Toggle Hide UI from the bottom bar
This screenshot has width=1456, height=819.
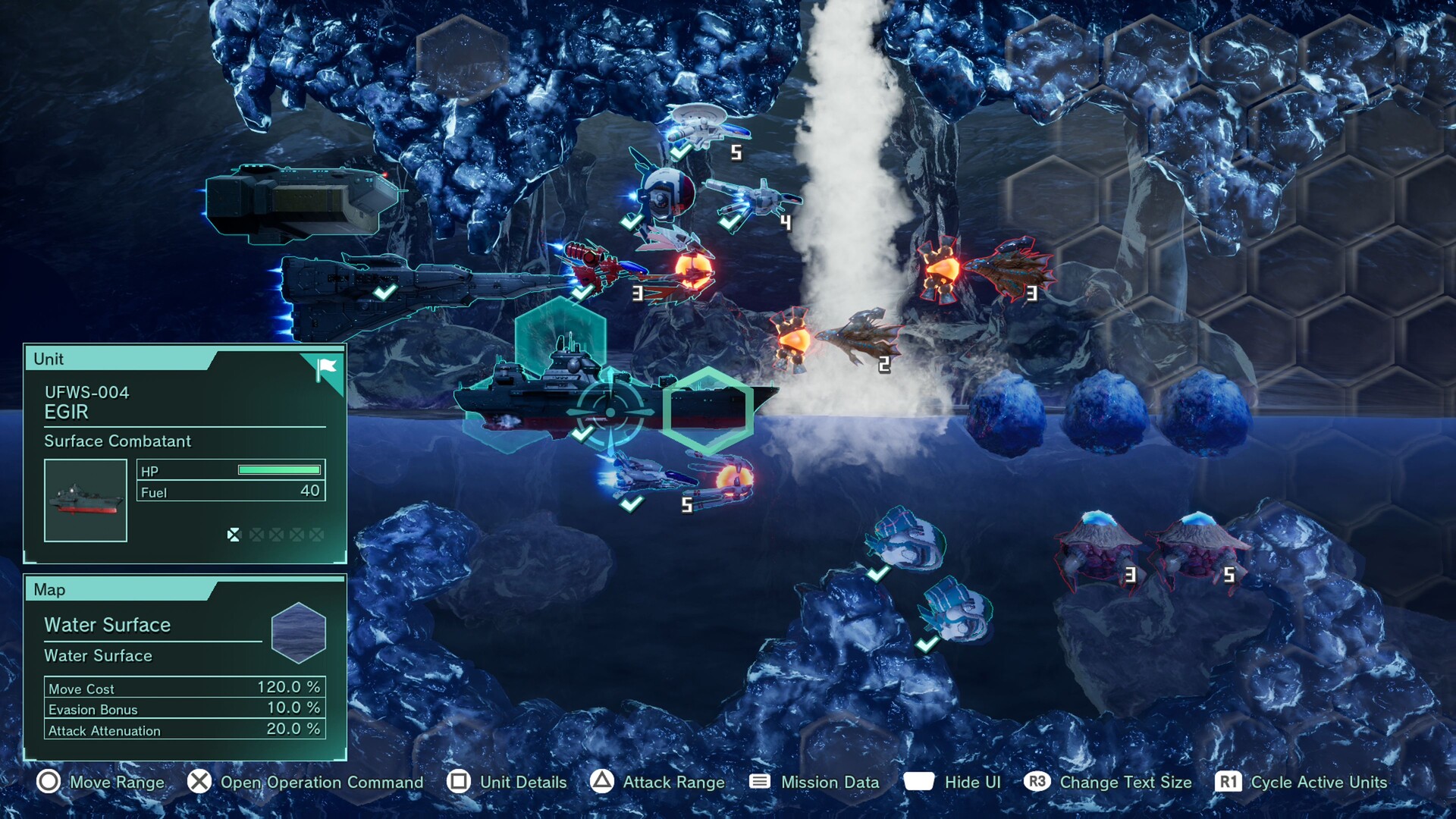(973, 782)
